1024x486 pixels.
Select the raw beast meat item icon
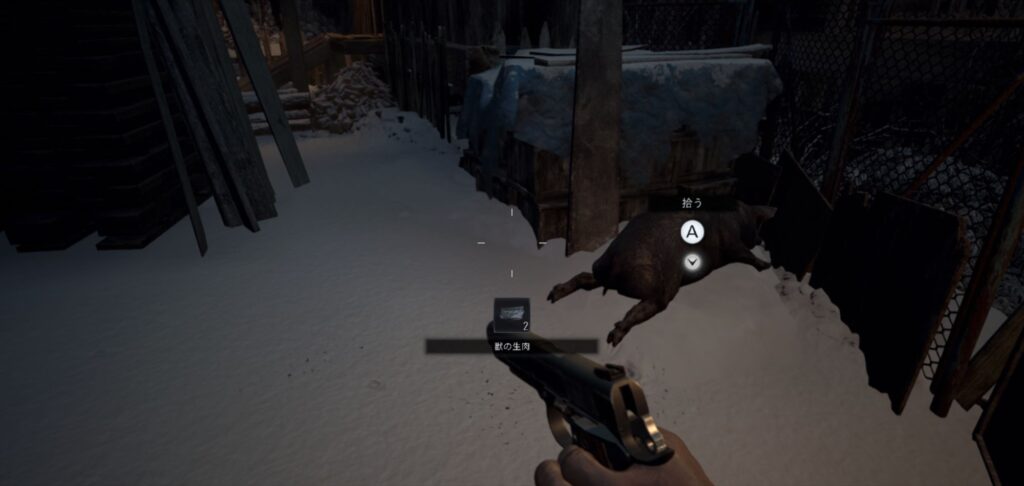point(511,313)
